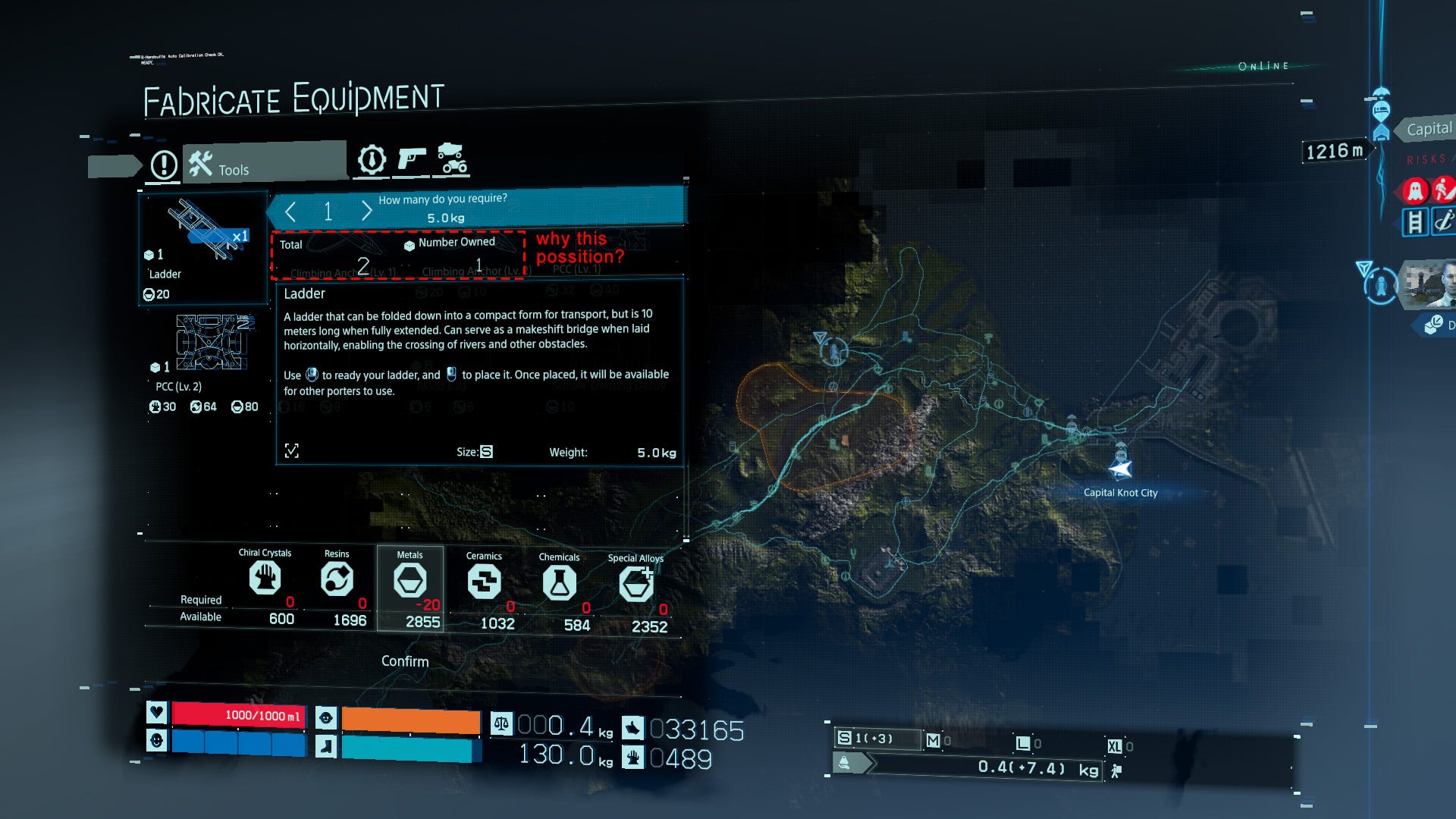This screenshot has width=1456, height=819.
Task: Click the expand icon in ladder description
Action: click(292, 451)
